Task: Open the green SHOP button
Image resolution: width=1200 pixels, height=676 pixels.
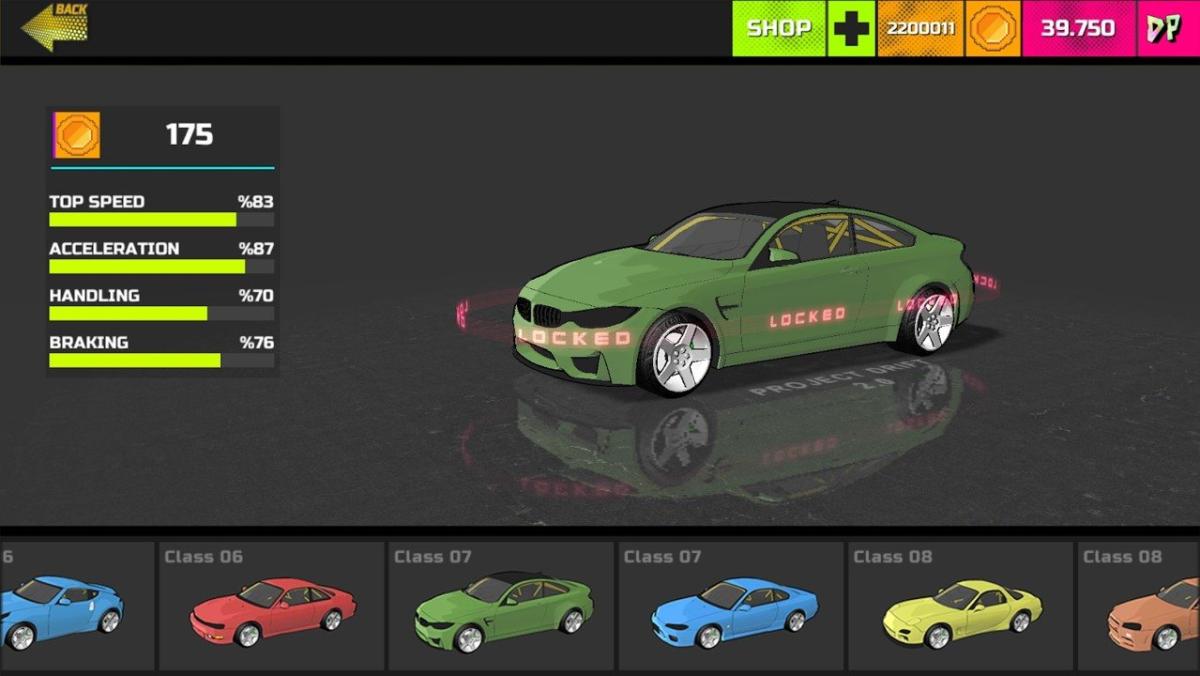Action: pos(779,28)
